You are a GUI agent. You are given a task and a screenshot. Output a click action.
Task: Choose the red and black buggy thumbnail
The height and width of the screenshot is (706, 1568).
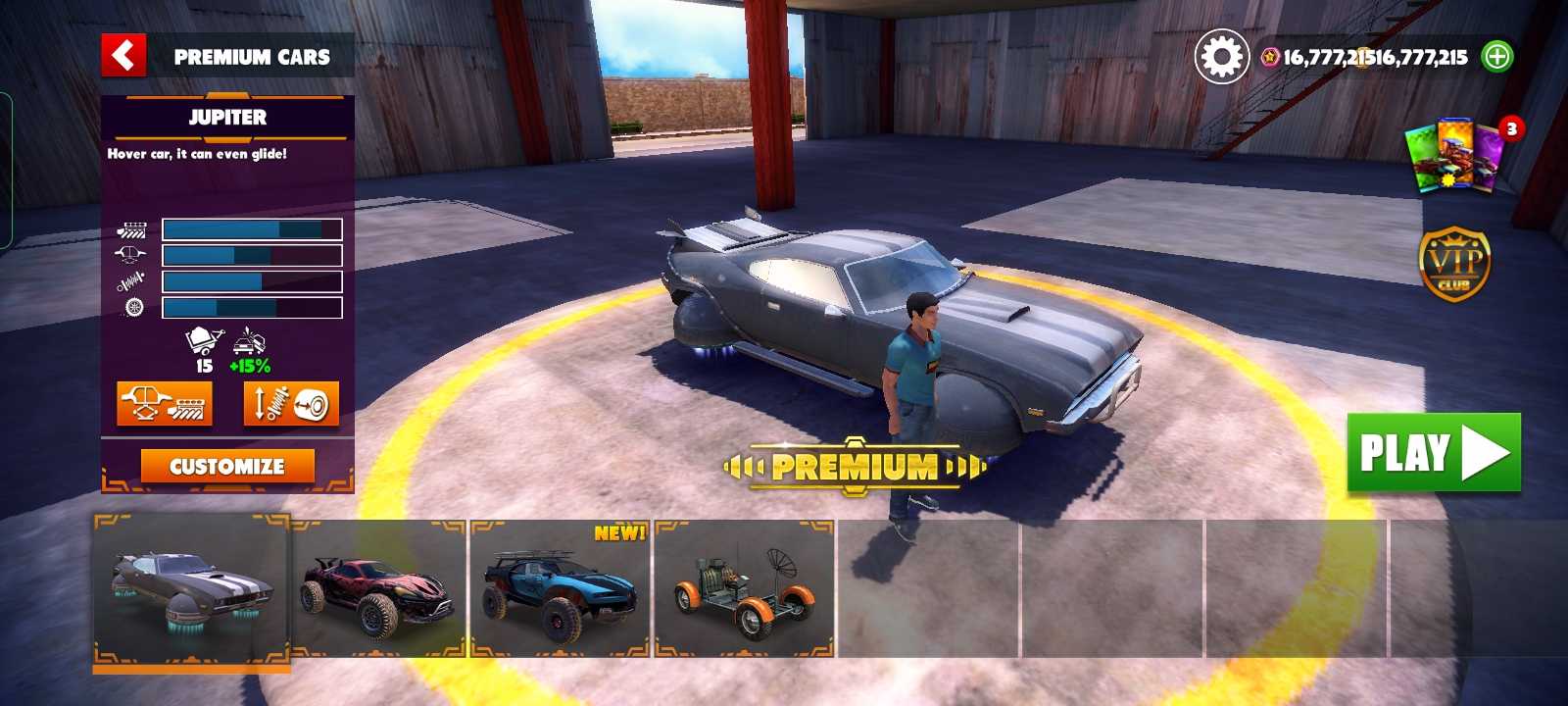point(378,588)
